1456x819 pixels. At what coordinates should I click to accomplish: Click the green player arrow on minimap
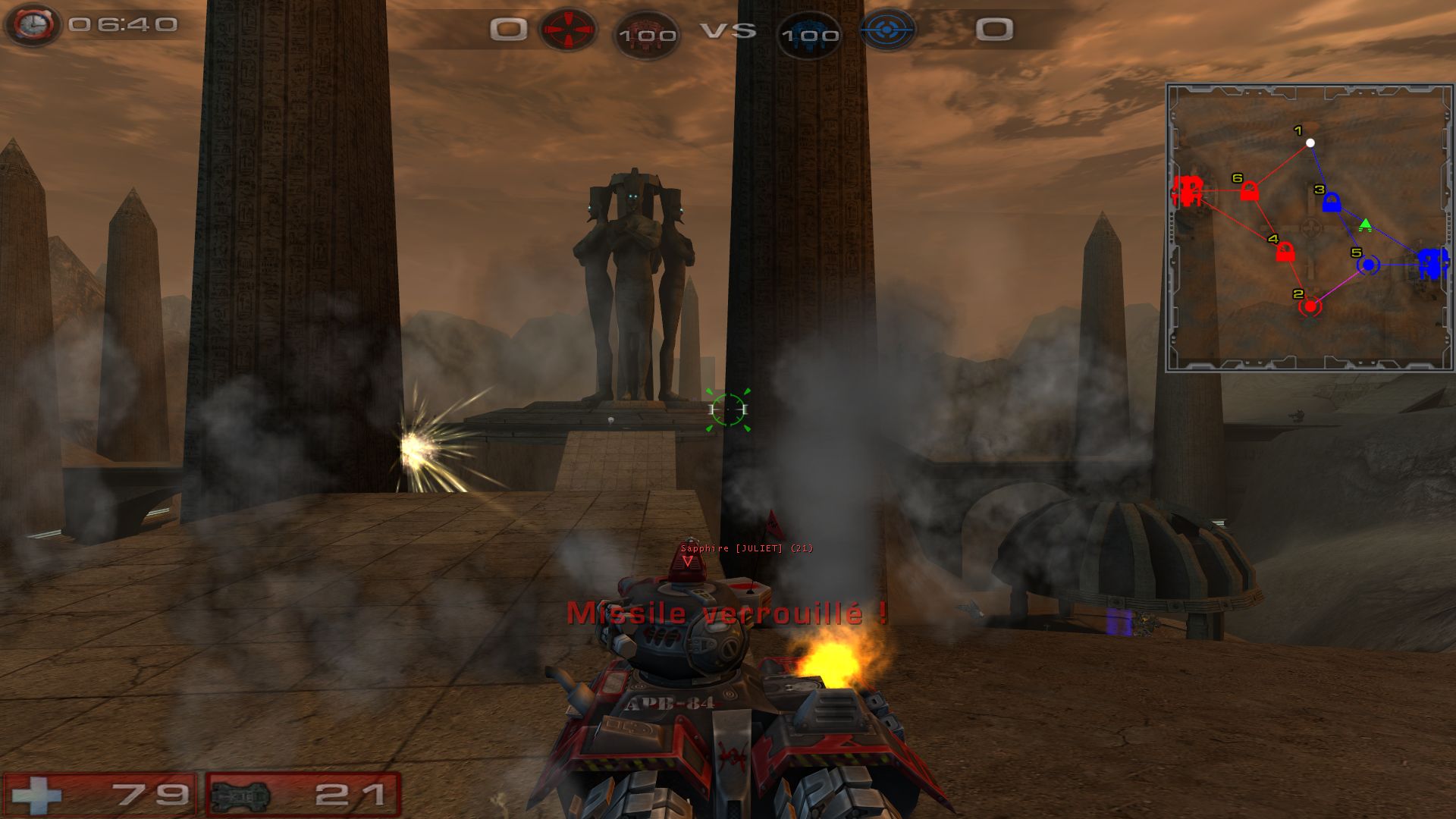point(1365,224)
